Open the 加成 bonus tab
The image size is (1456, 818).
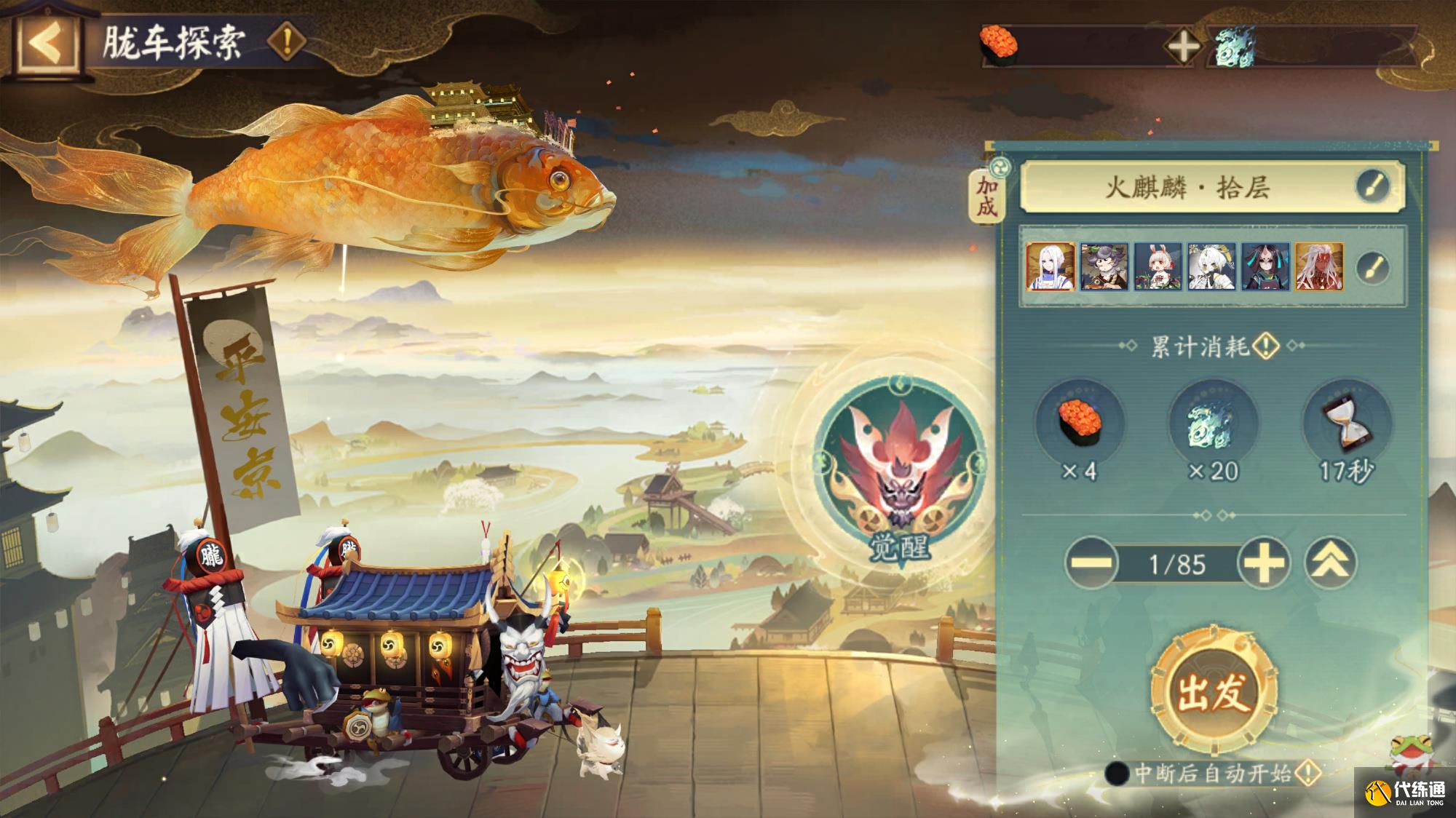click(x=986, y=195)
